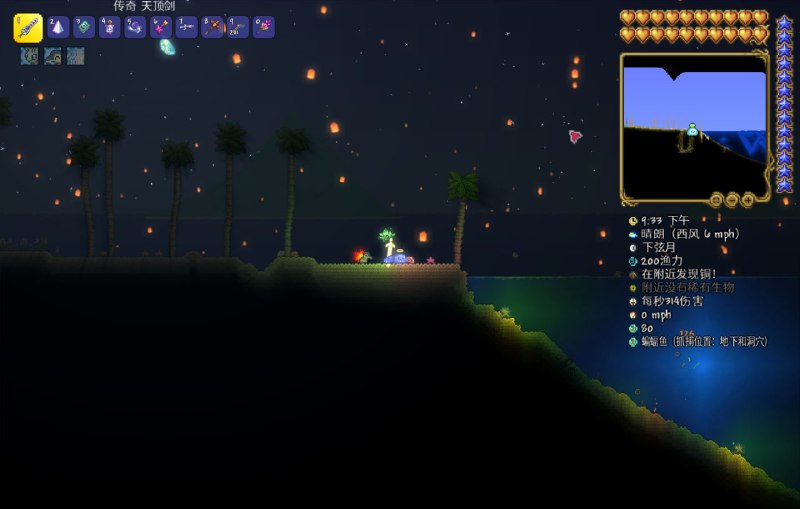Image resolution: width=800 pixels, height=509 pixels.
Task: Zoom in the minimap with plus button
Action: (747, 200)
